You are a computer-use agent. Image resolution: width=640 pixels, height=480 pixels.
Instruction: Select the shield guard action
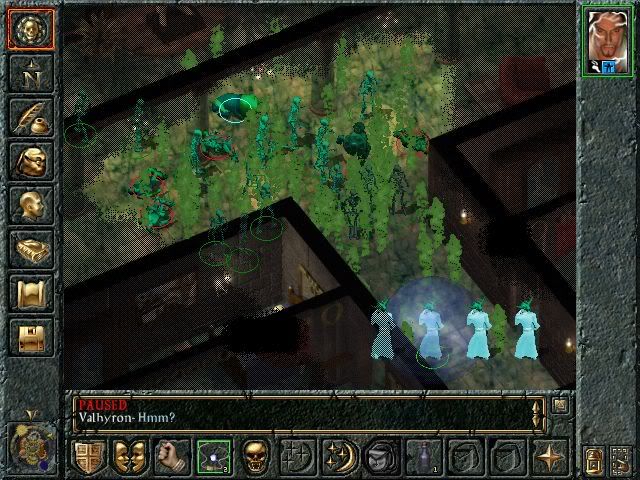88,456
